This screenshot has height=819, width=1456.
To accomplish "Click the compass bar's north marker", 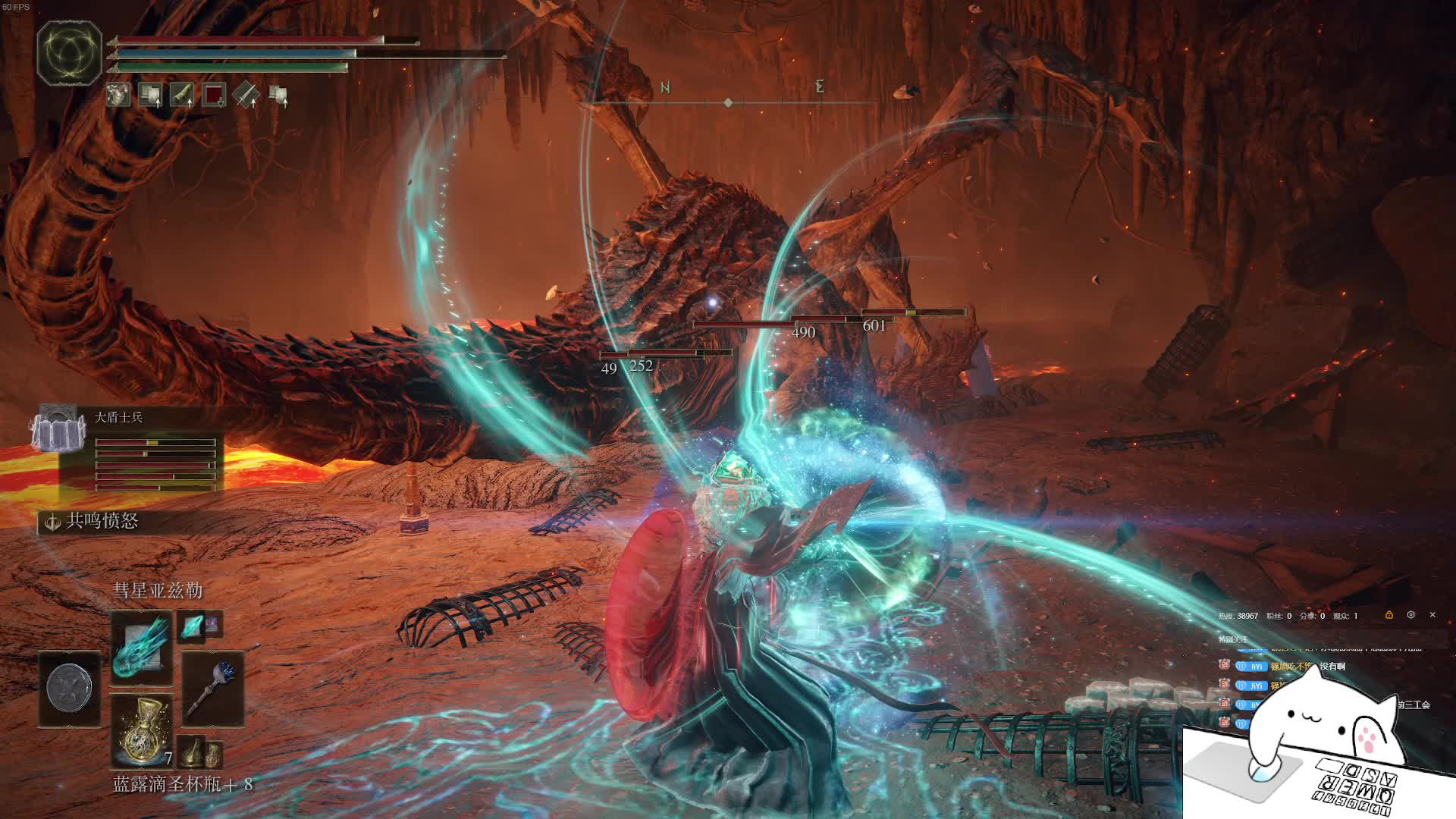I will (665, 88).
